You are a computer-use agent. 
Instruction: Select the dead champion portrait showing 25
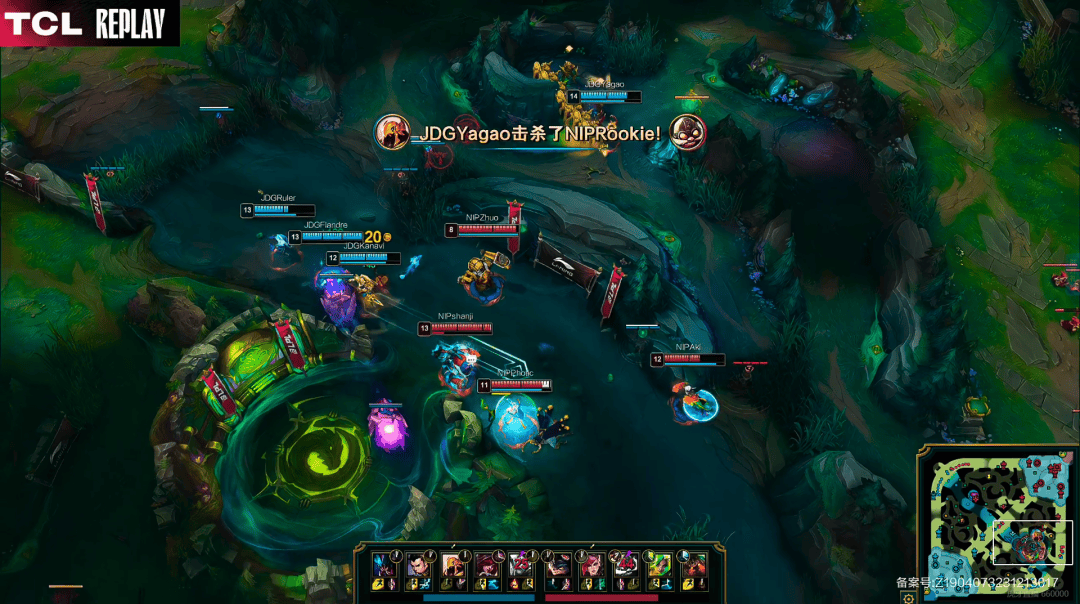point(521,565)
